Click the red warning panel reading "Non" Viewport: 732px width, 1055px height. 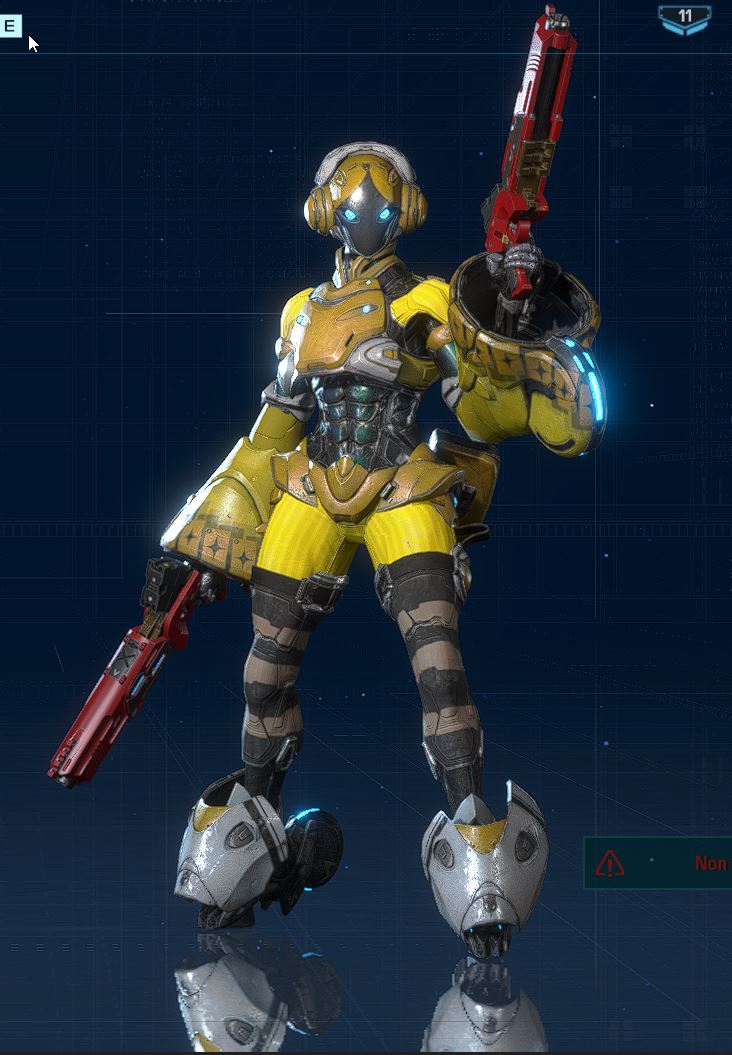tap(659, 863)
